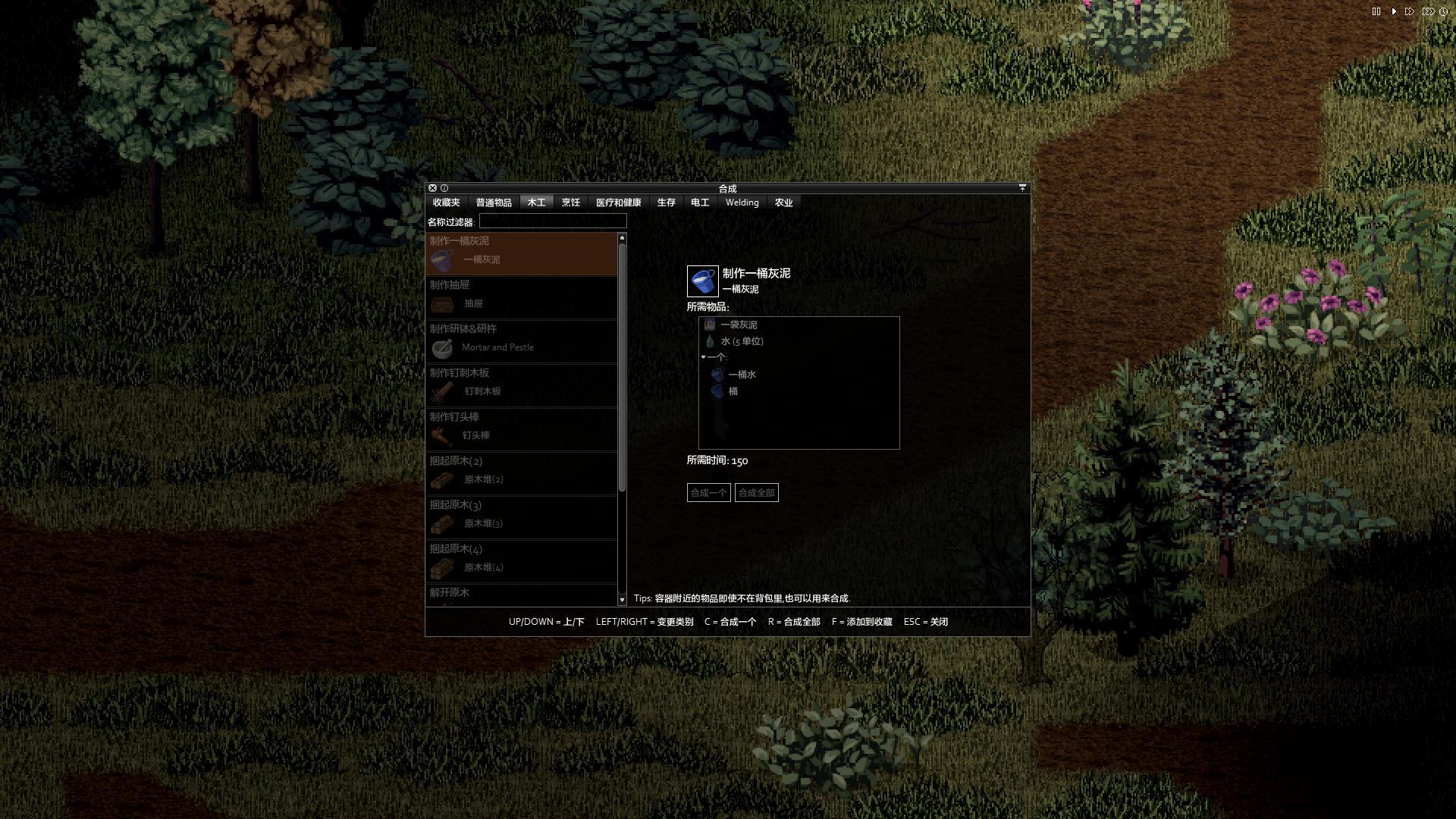The image size is (1456, 819).
Task: Collapse the 一个 ingredient group
Action: (704, 357)
